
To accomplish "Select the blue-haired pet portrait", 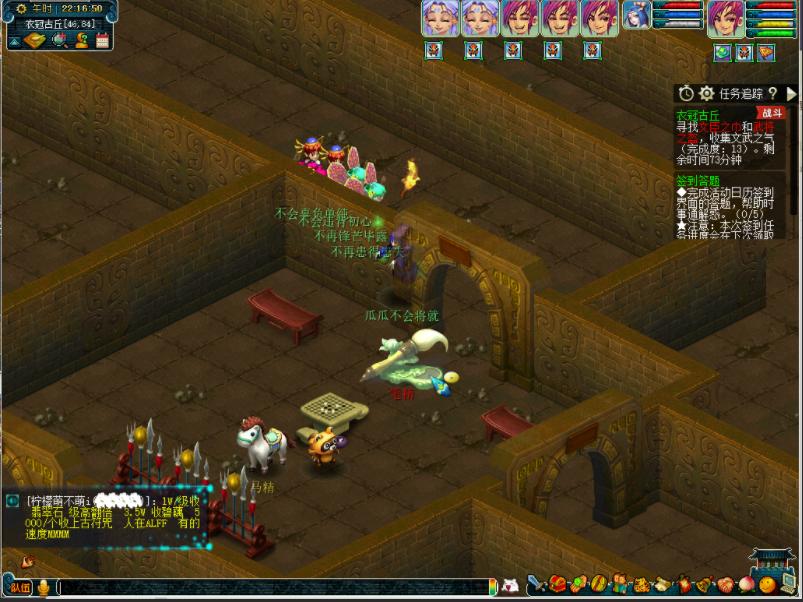I will 635,17.
